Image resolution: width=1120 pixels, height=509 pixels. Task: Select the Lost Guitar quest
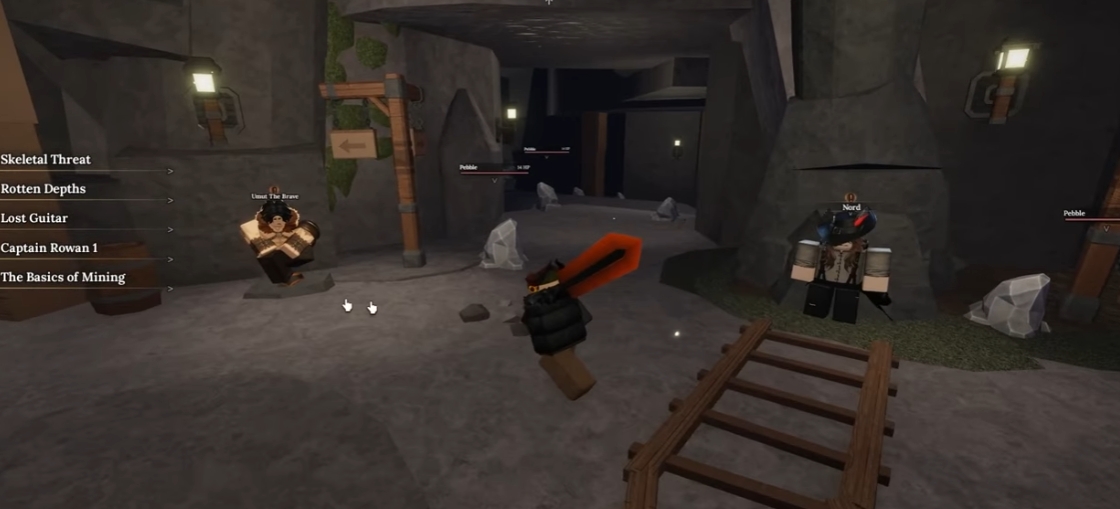pyautogui.click(x=35, y=218)
